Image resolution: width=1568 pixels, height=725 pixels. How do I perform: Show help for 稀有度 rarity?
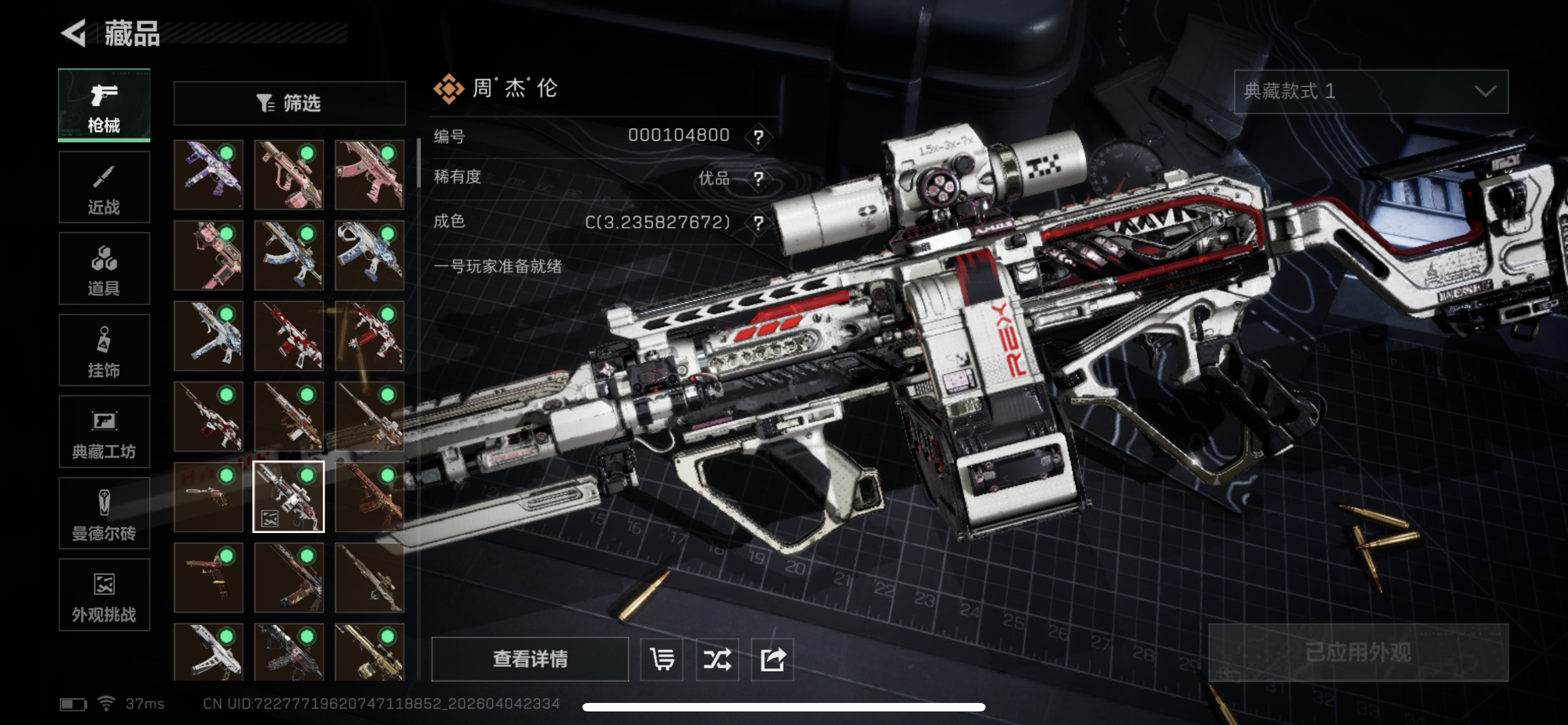point(758,179)
